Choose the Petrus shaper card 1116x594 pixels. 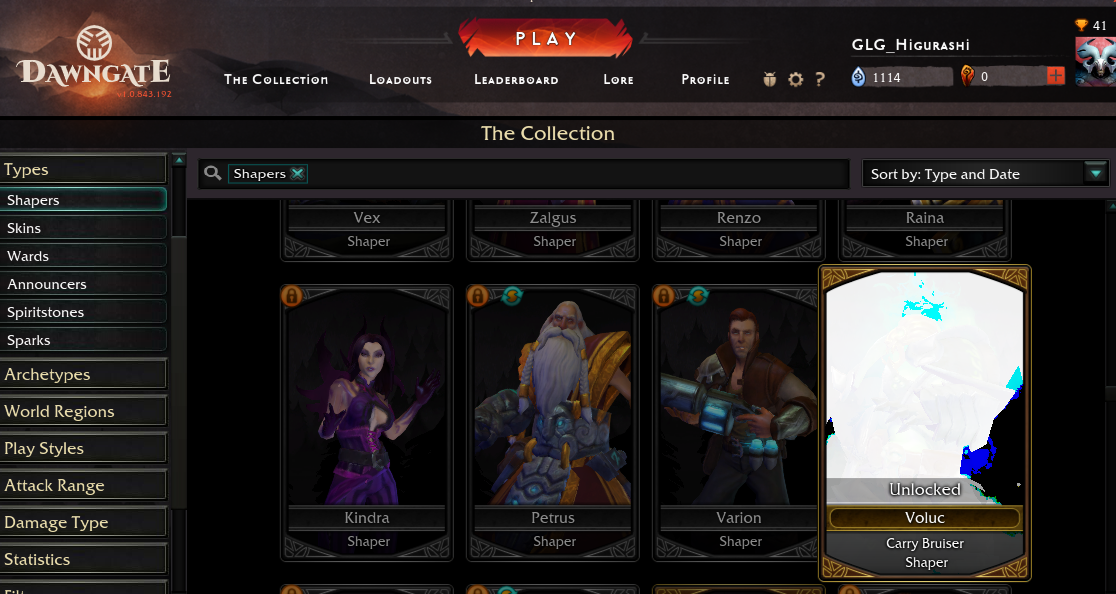[x=553, y=420]
